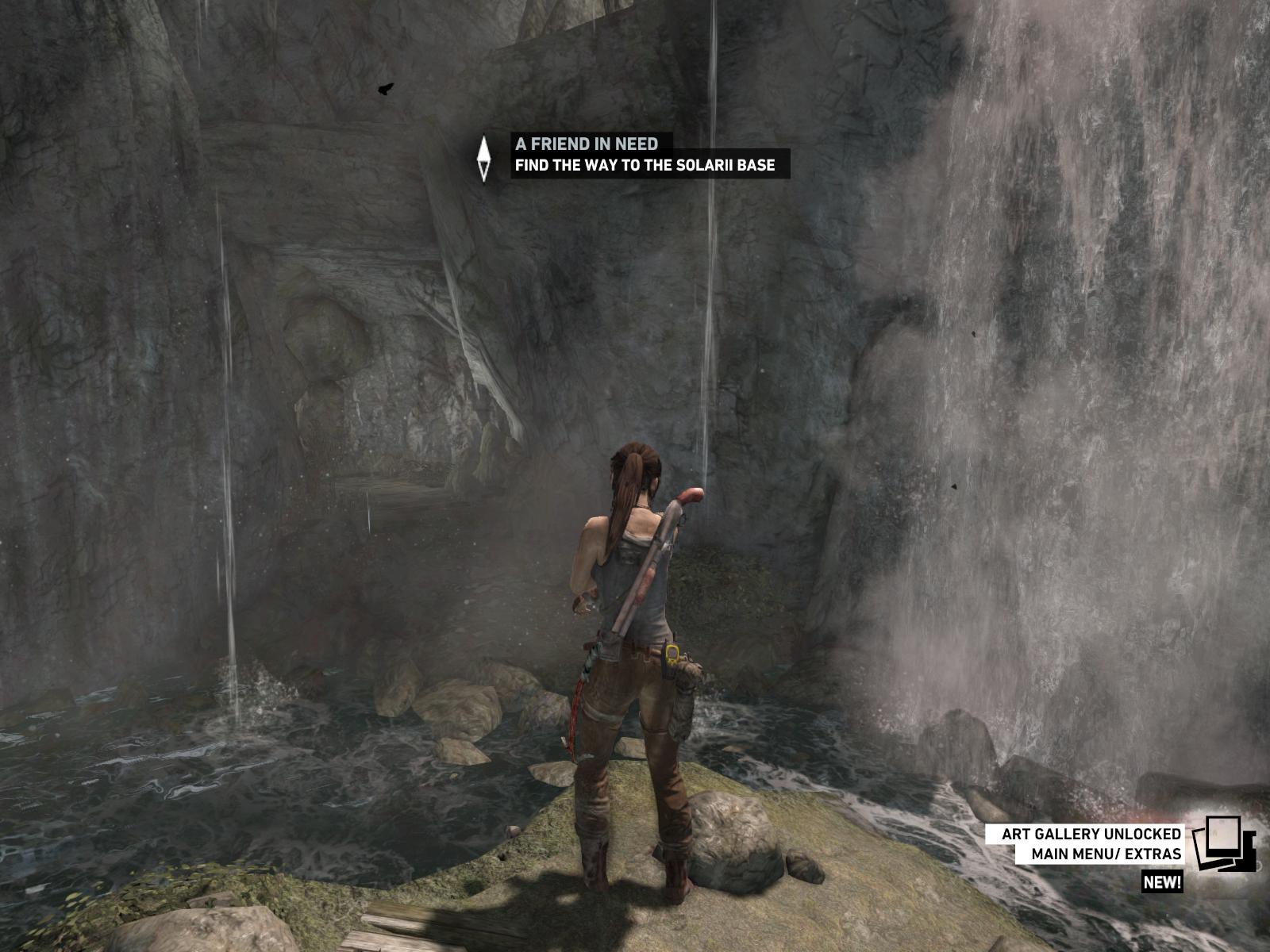The width and height of the screenshot is (1270, 952).
Task: Open the Art Gallery Unlocked notification
Action: (x=1091, y=844)
